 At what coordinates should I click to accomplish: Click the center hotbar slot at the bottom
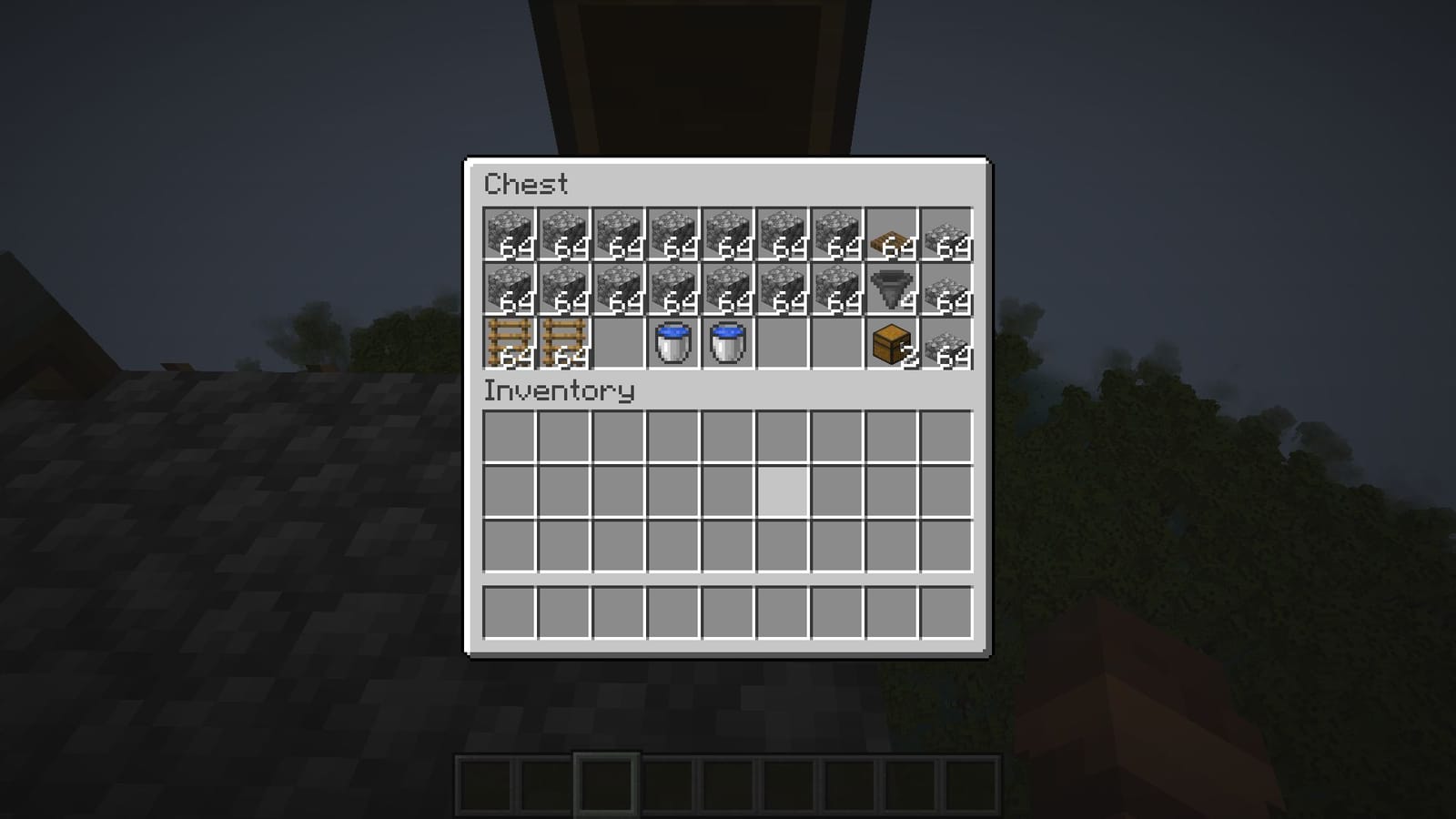click(728, 784)
